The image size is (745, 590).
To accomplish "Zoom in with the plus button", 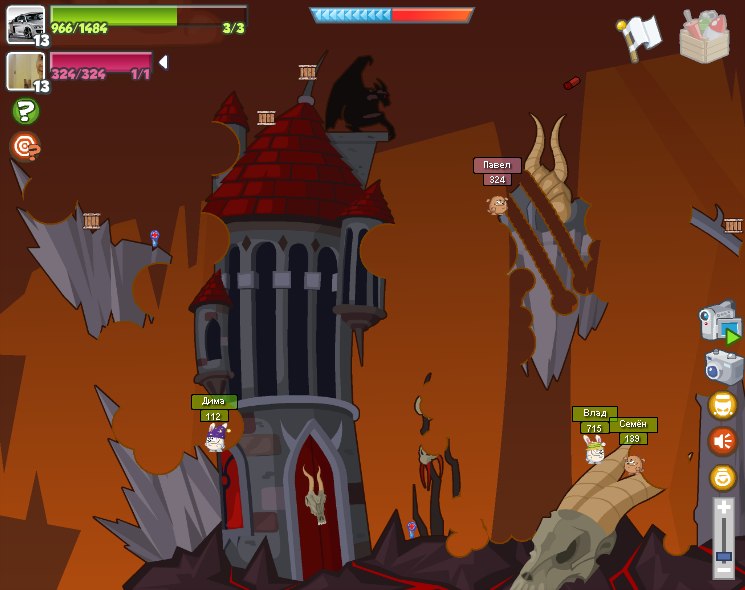I will (723, 508).
